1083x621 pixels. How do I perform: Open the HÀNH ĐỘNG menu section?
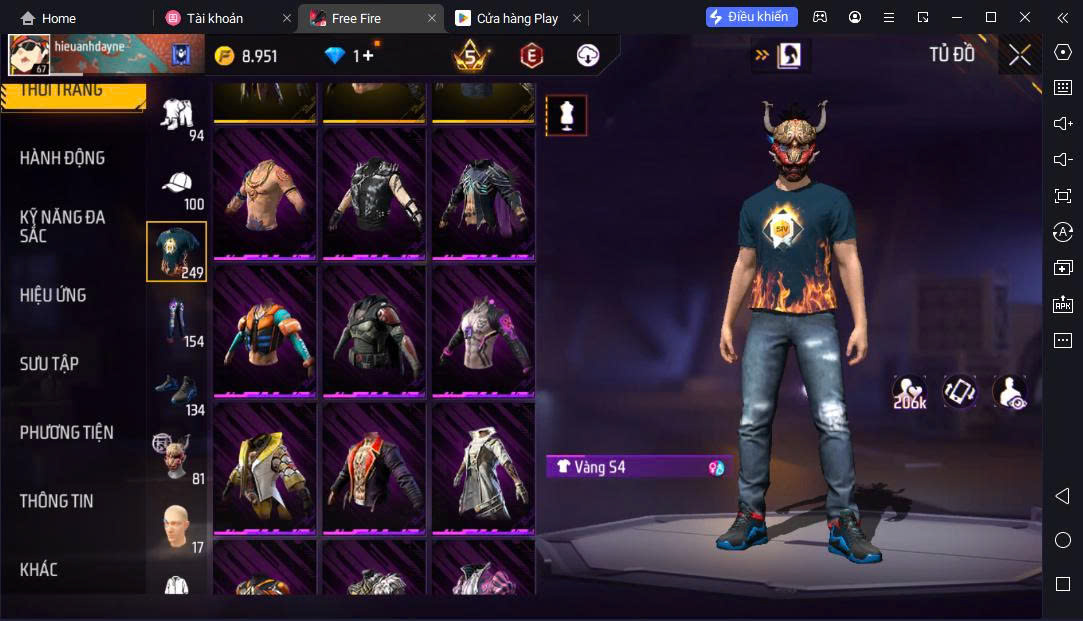(62, 158)
